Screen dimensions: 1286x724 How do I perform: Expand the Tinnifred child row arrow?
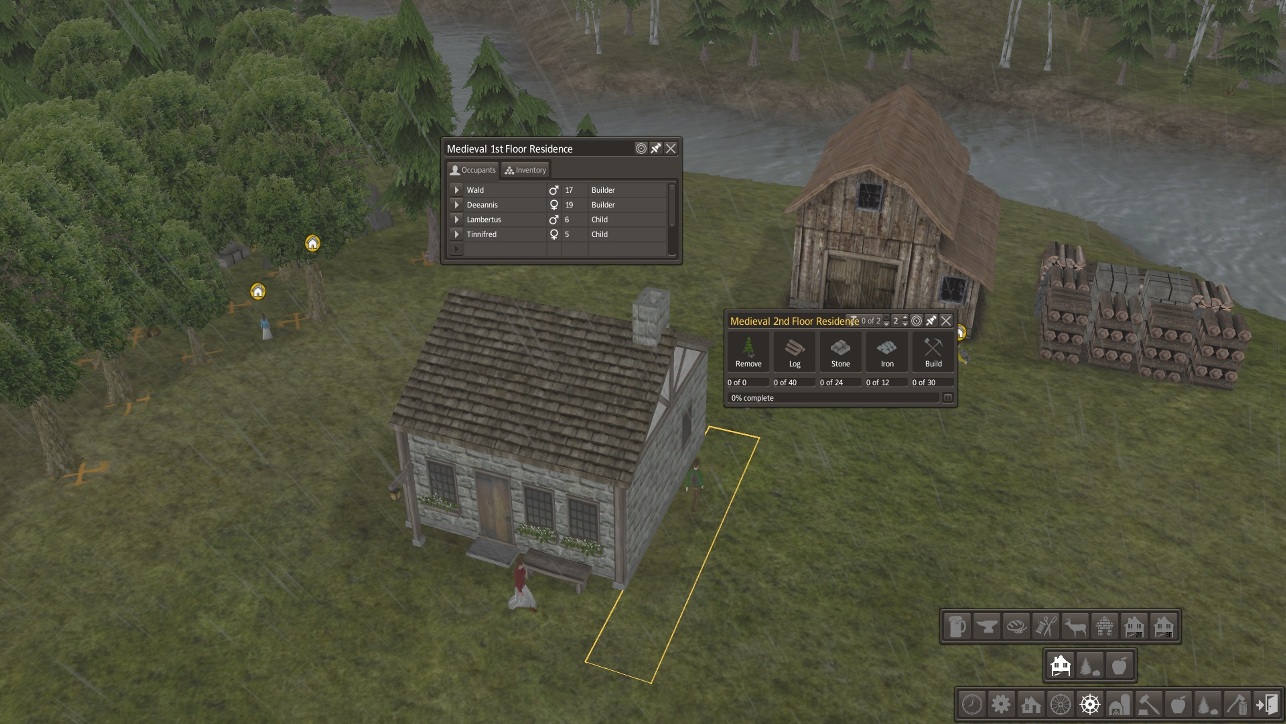pyautogui.click(x=457, y=234)
